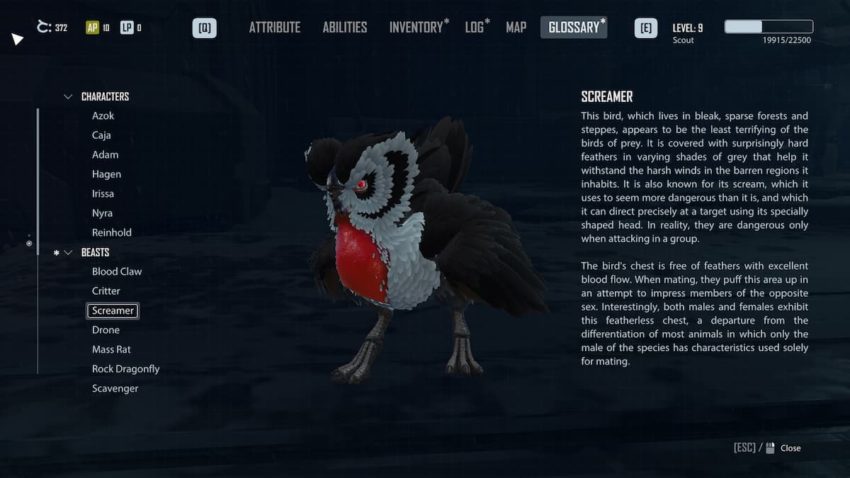This screenshot has width=850, height=478.
Task: Choose the Hagen entry
Action: (106, 174)
